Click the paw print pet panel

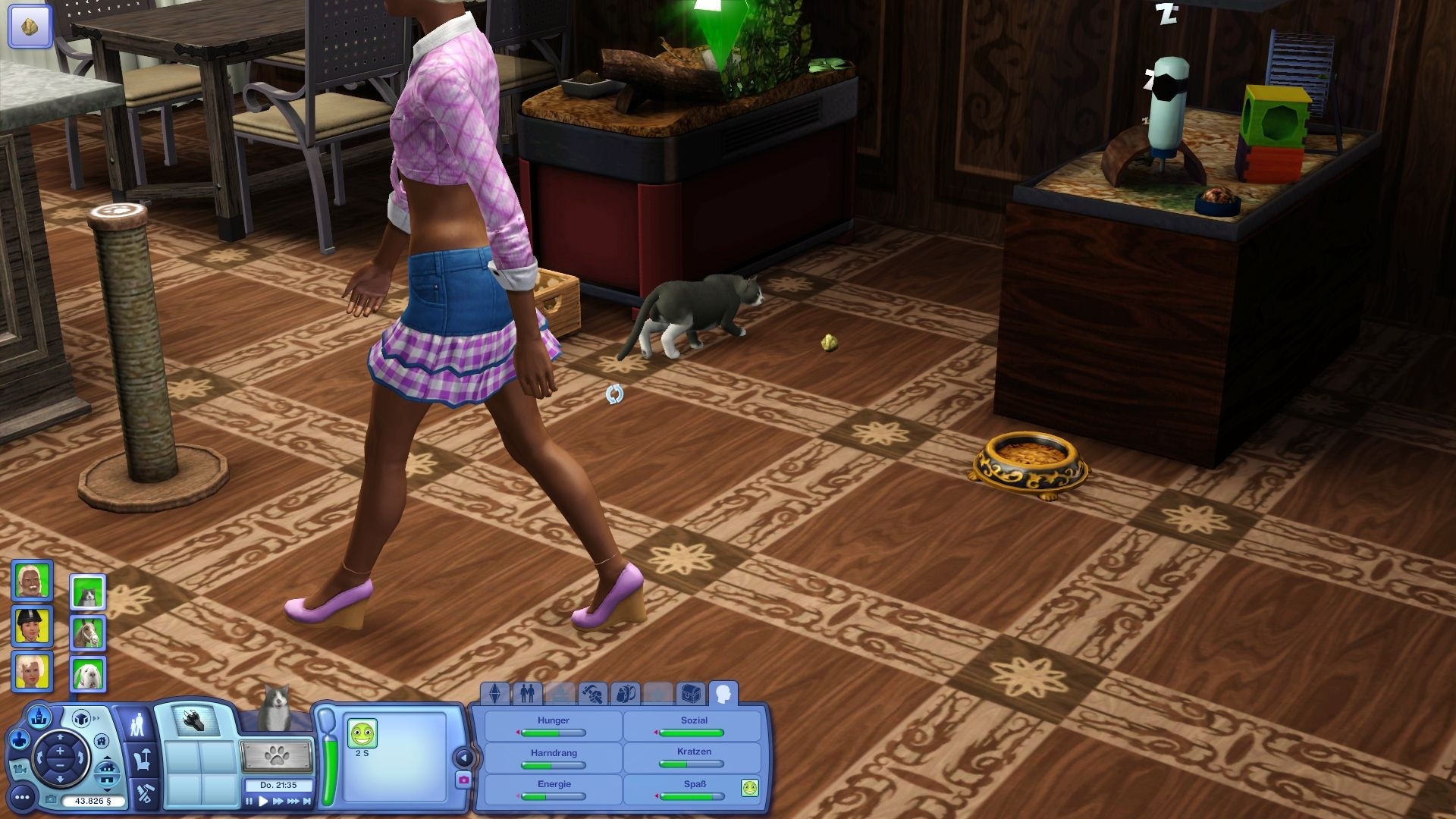tap(277, 755)
